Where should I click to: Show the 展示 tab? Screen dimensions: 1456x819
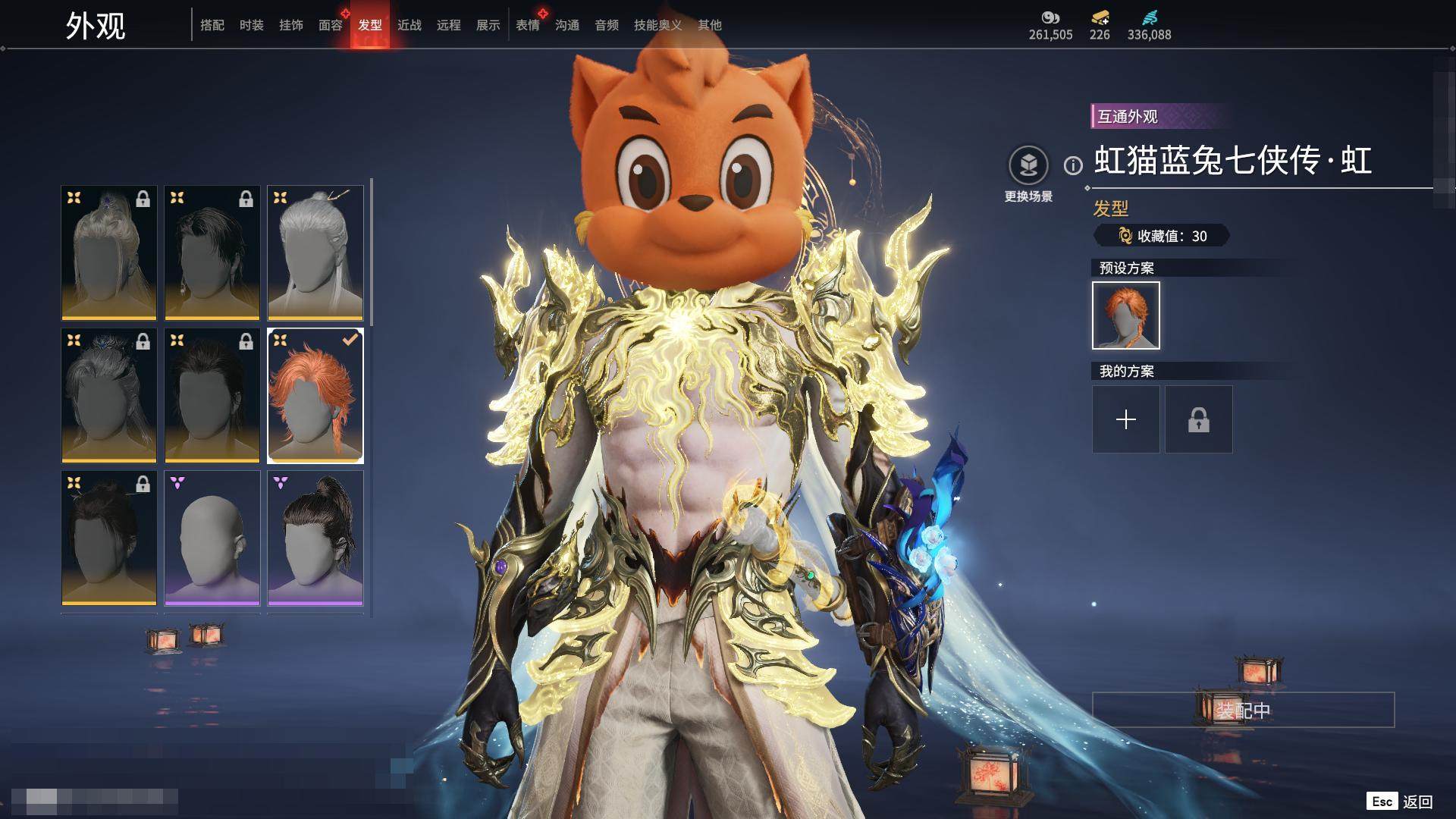488,25
